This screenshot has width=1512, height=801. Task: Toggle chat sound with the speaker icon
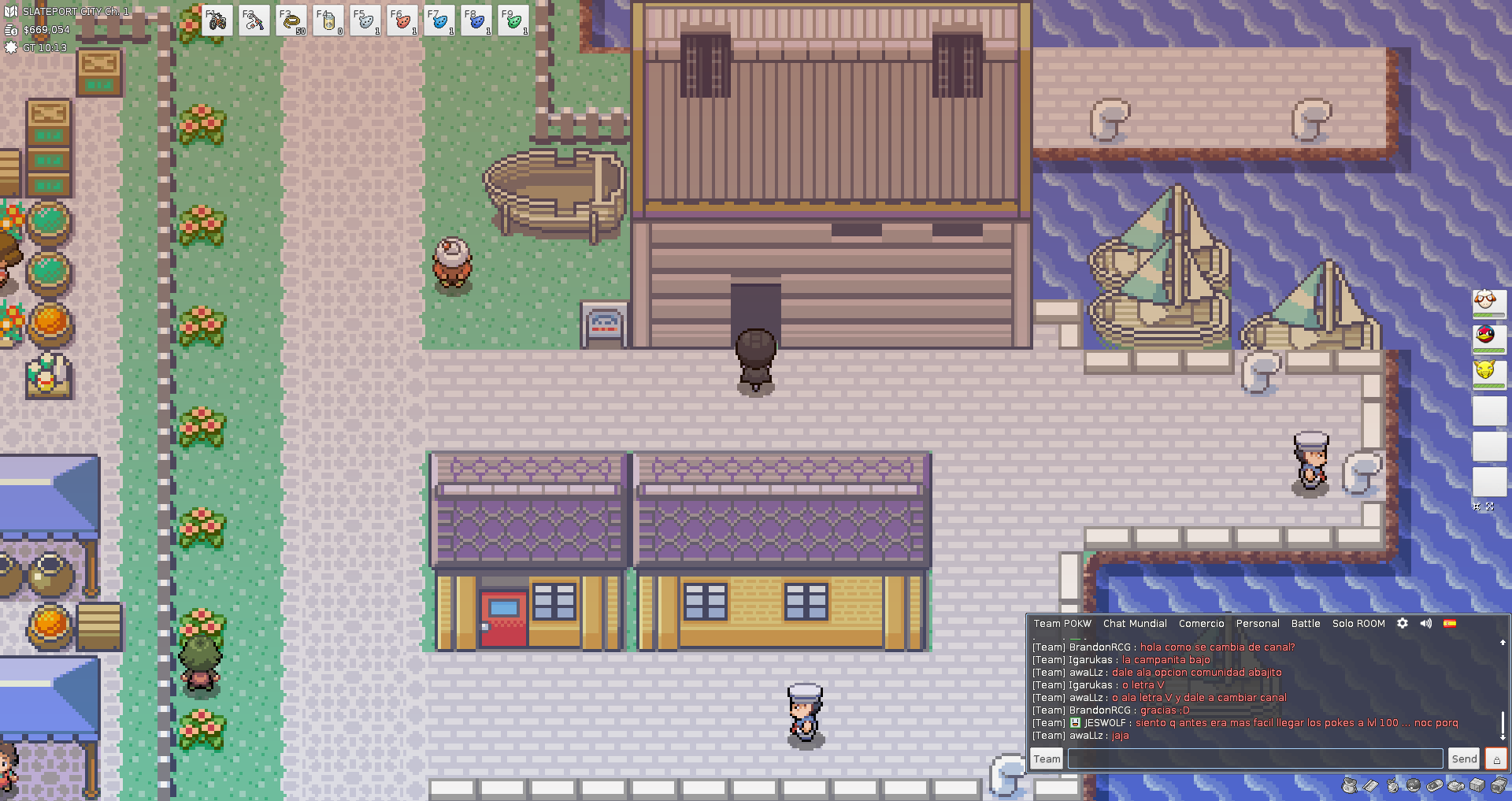[x=1426, y=623]
